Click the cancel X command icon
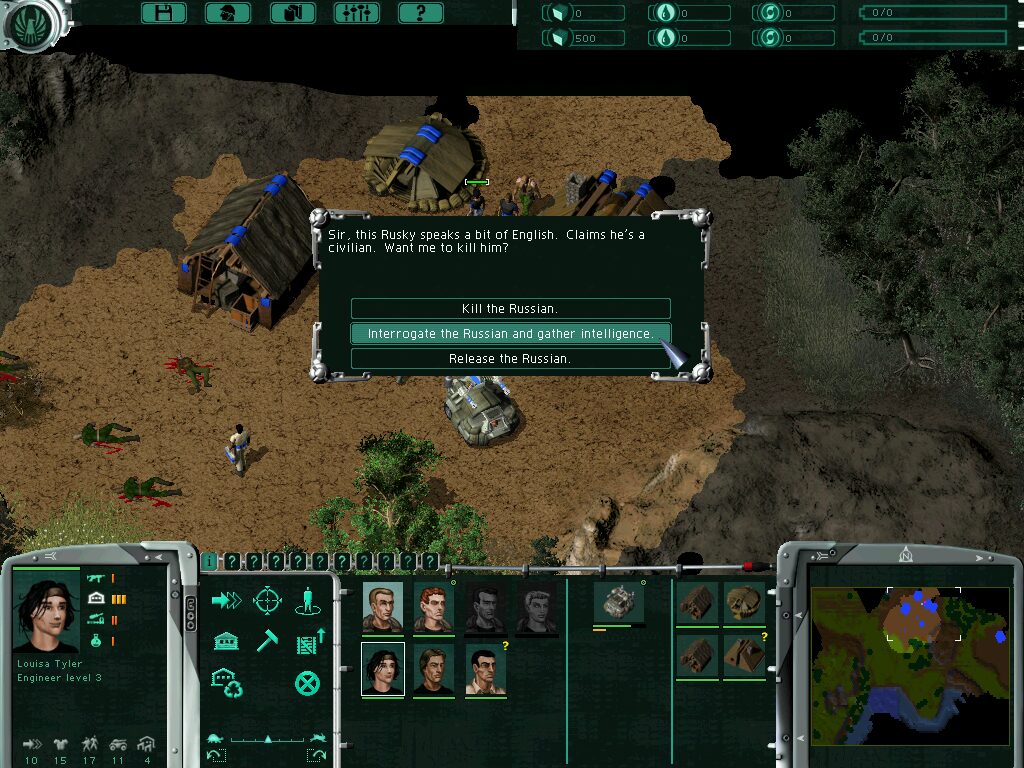 coord(307,683)
